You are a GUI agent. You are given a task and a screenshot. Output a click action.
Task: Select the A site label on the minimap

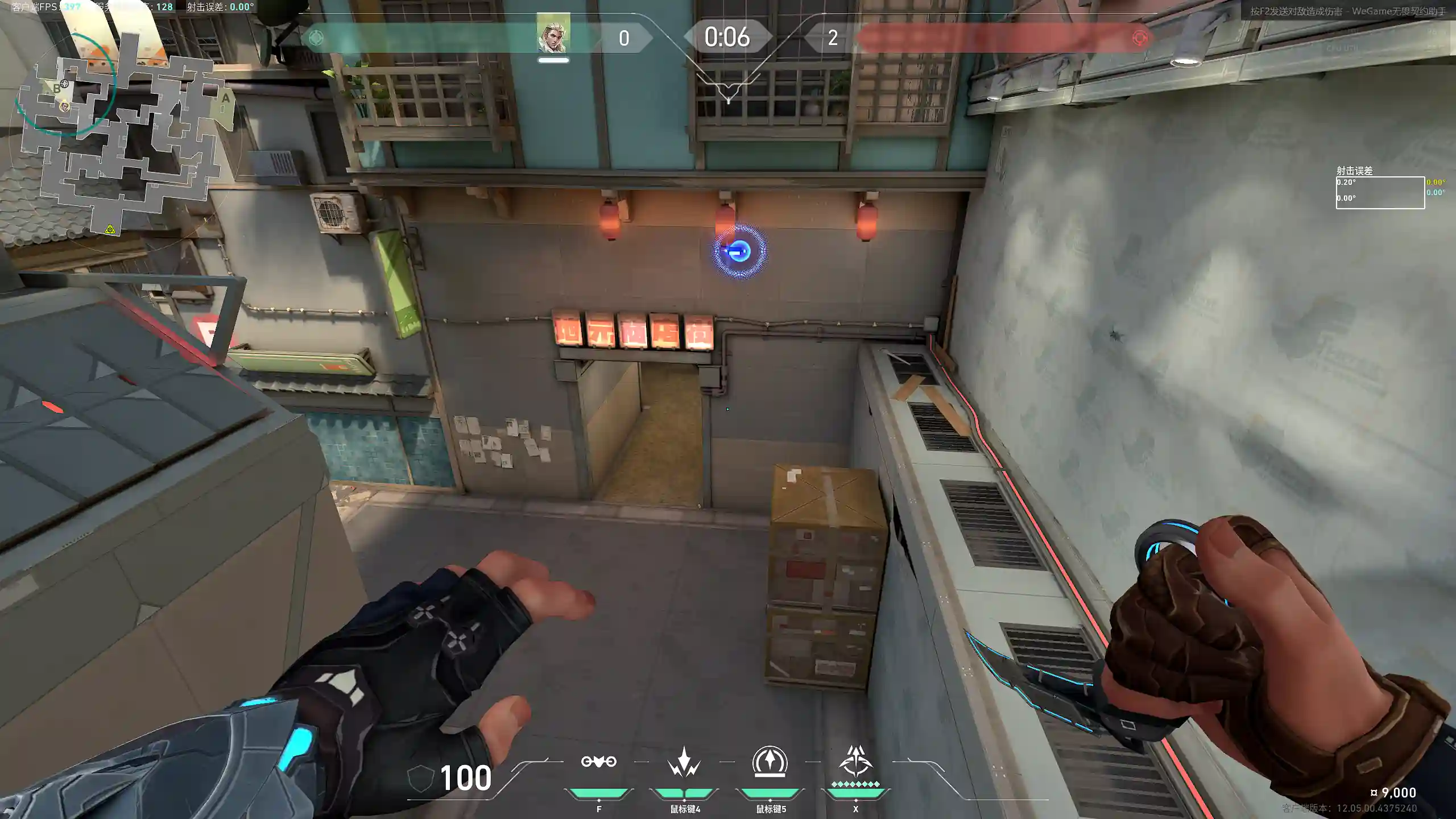point(226,98)
